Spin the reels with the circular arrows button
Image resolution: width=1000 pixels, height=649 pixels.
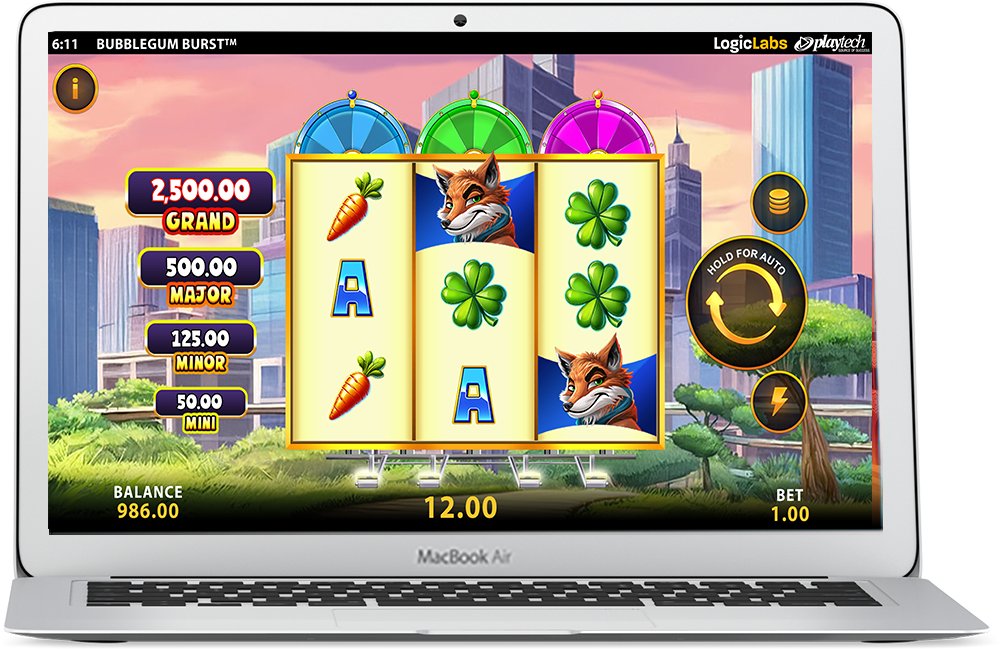click(746, 303)
